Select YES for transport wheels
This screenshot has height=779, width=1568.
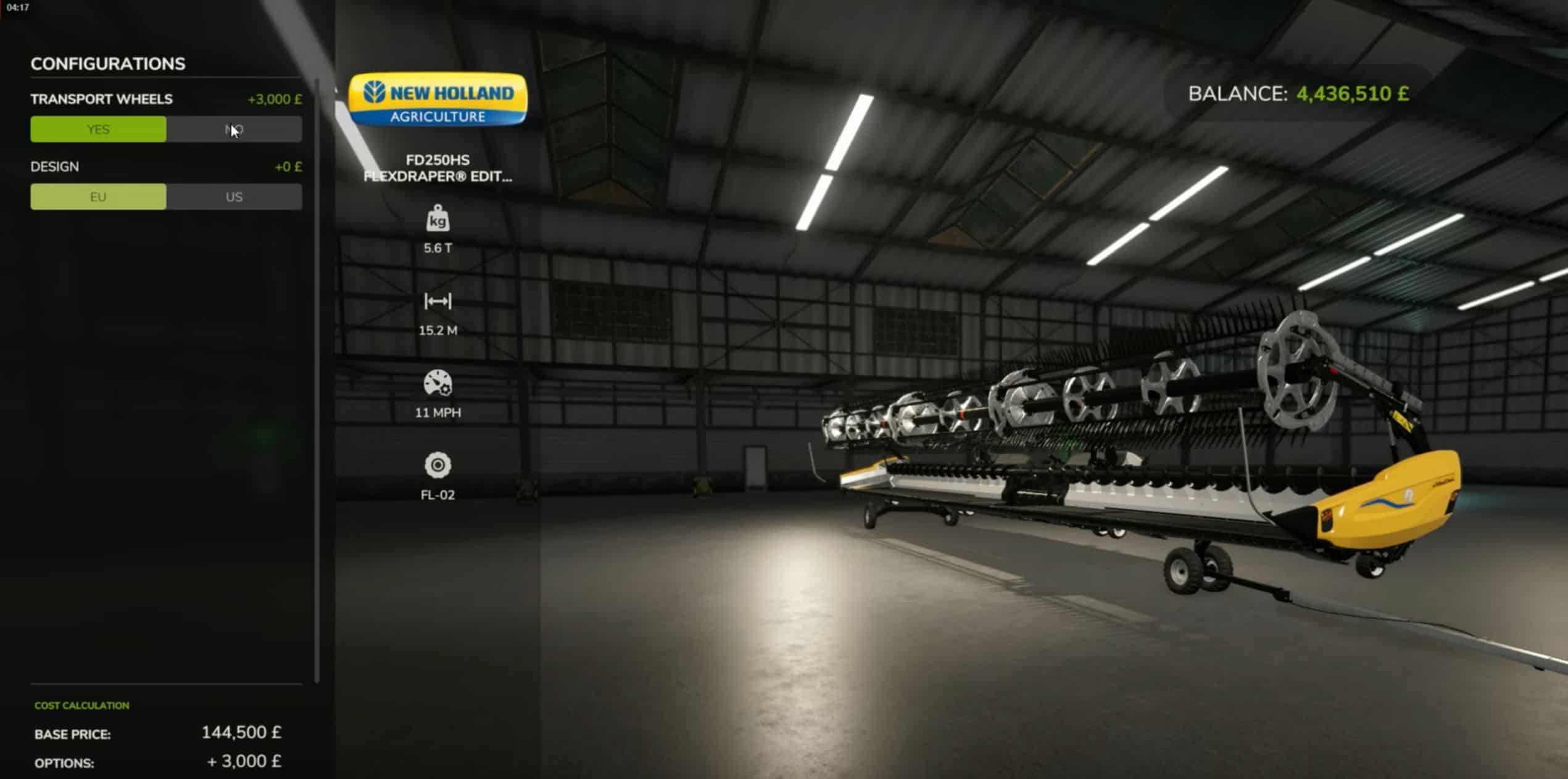point(98,130)
